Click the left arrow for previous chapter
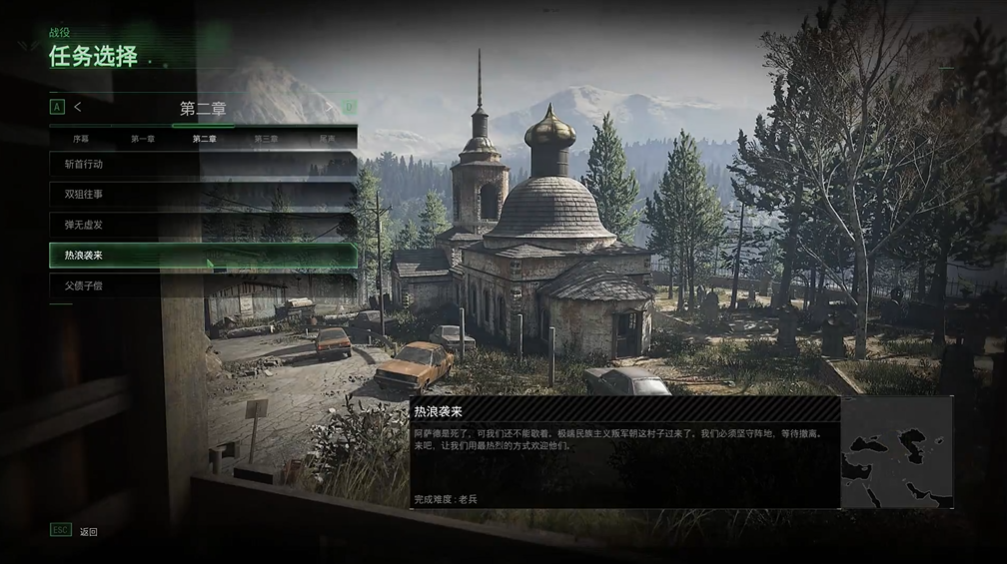 [77, 106]
